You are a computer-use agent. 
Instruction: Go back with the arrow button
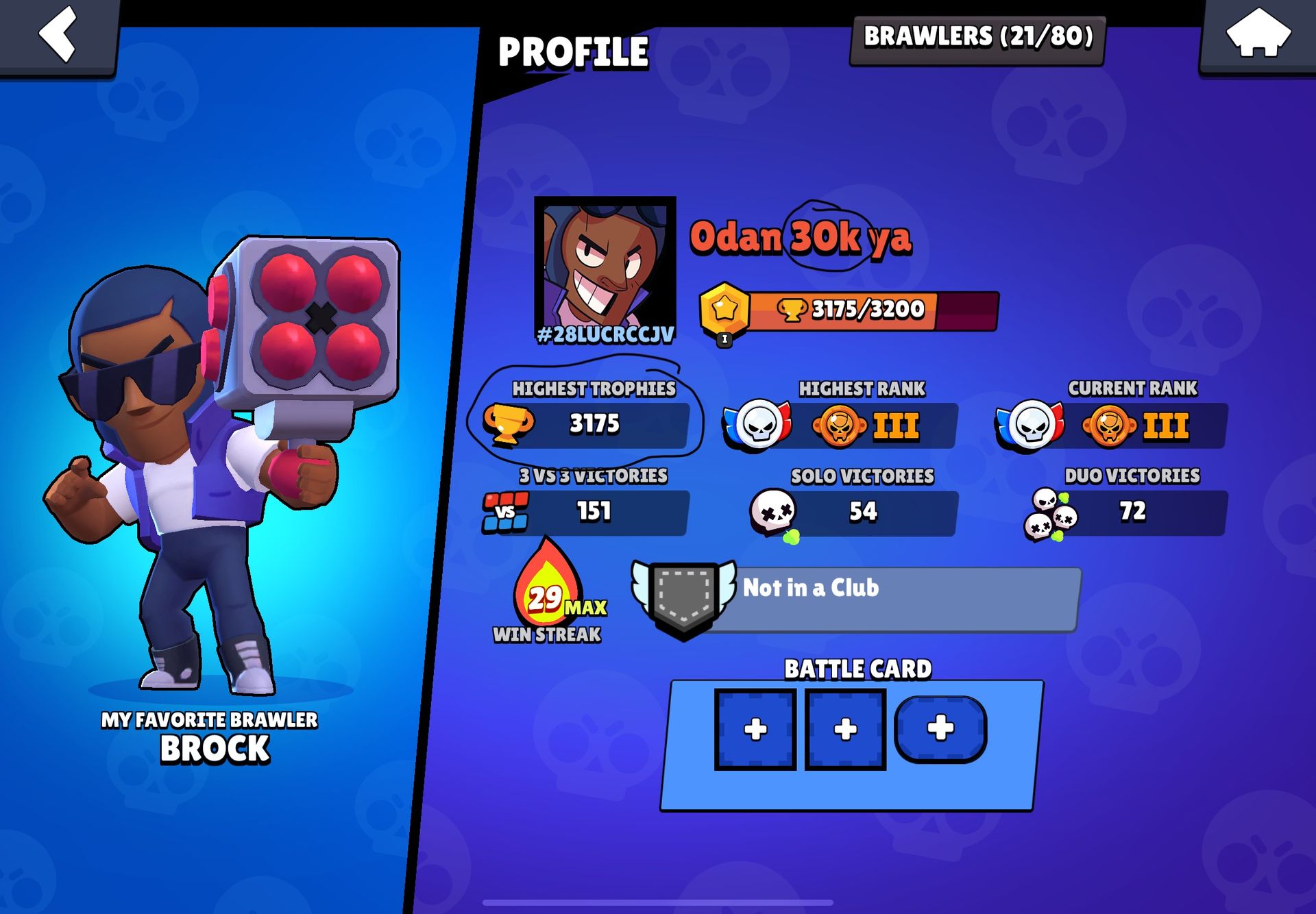click(x=58, y=34)
